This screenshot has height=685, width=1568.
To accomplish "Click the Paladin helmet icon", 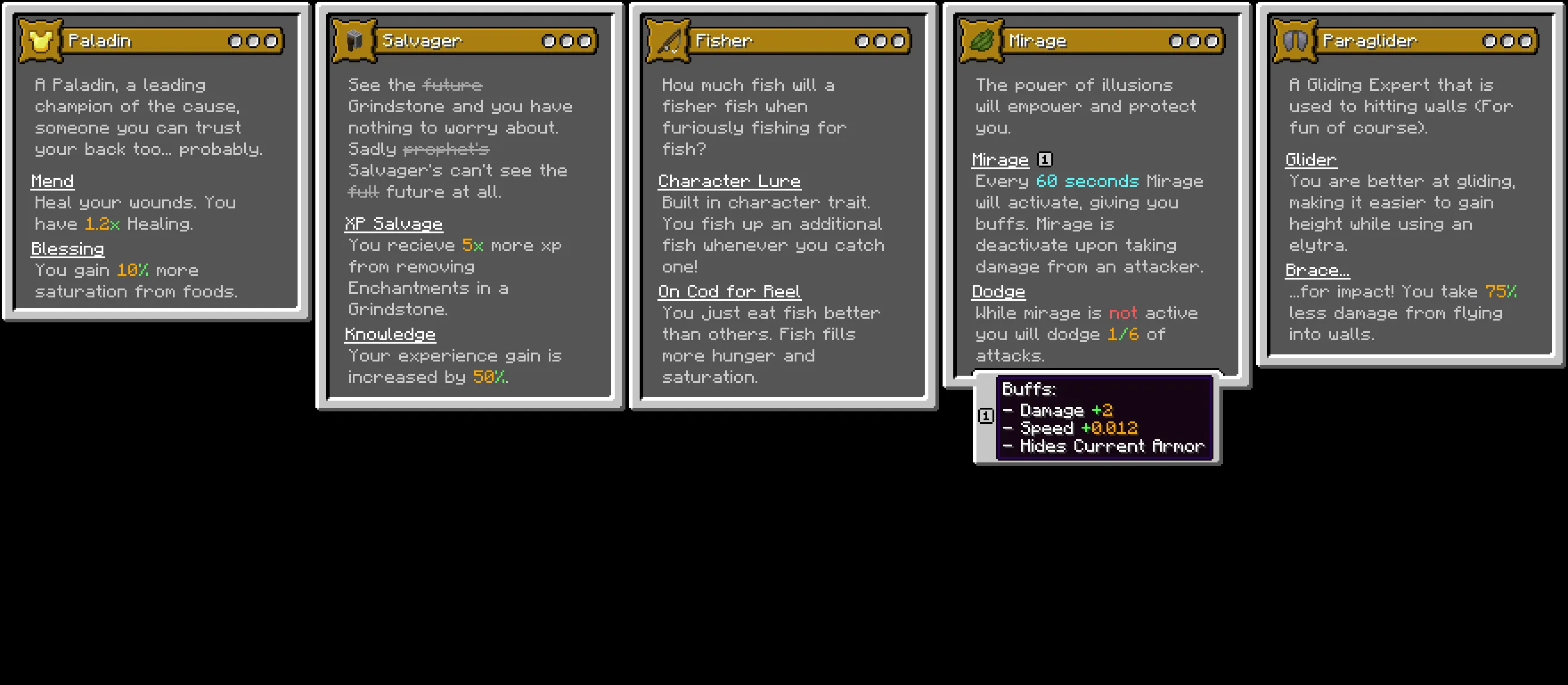I will [x=40, y=40].
